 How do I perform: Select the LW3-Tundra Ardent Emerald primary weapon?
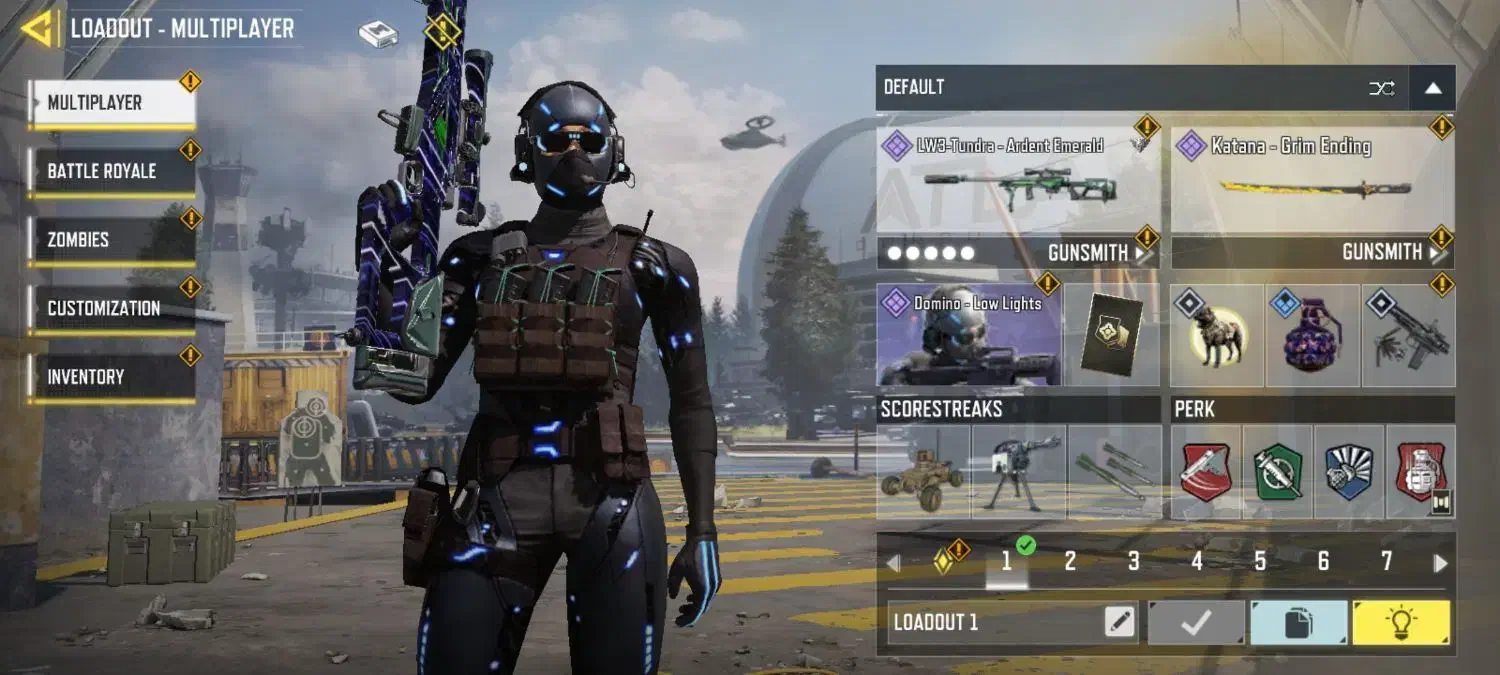pyautogui.click(x=1018, y=181)
